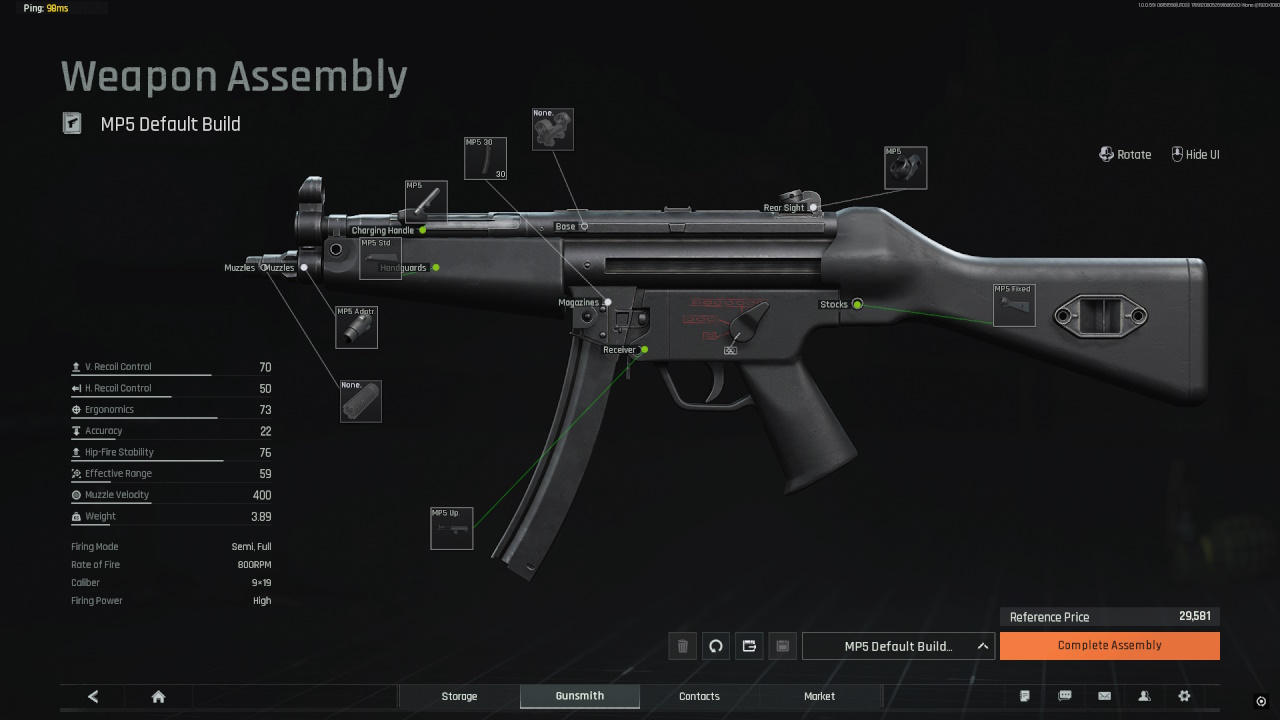
Task: Select the MP5 rear sight slot
Action: pos(905,168)
